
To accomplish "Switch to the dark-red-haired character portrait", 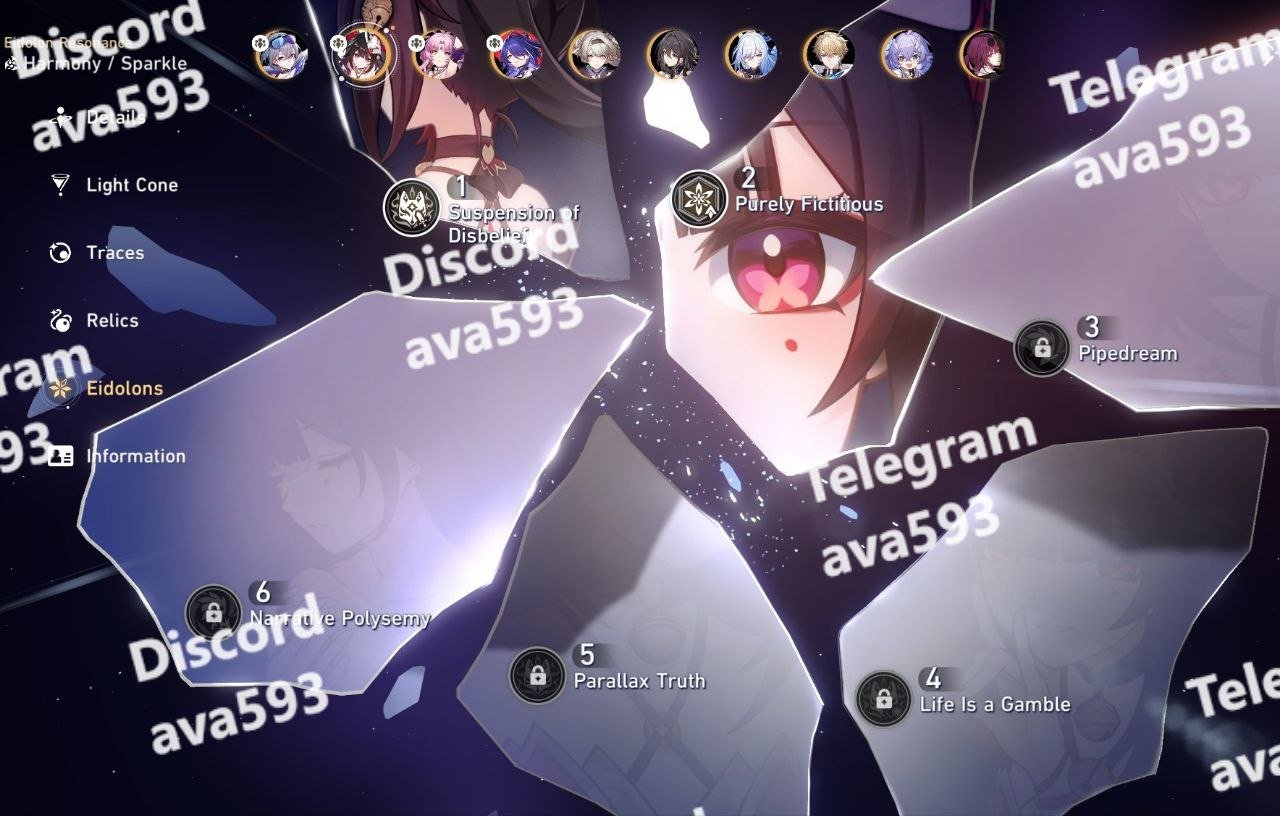I will click(x=984, y=54).
